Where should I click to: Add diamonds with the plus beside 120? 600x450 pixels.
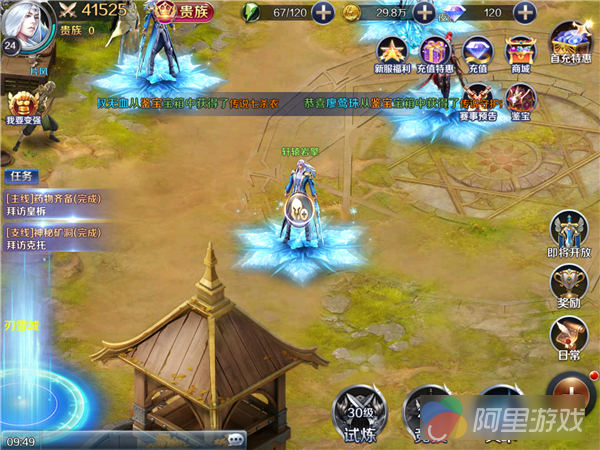pos(523,13)
